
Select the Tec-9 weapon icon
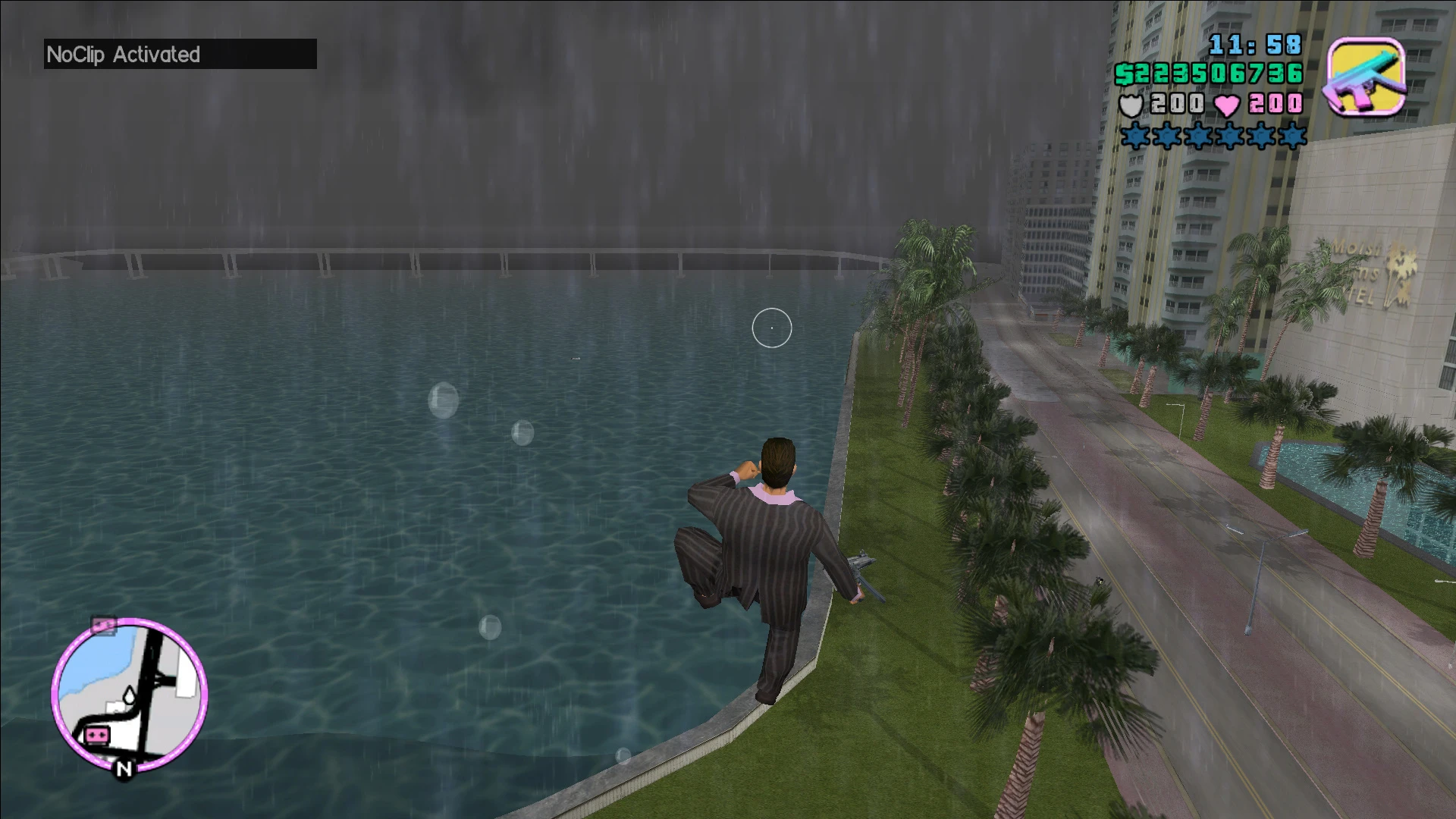pos(1367,76)
